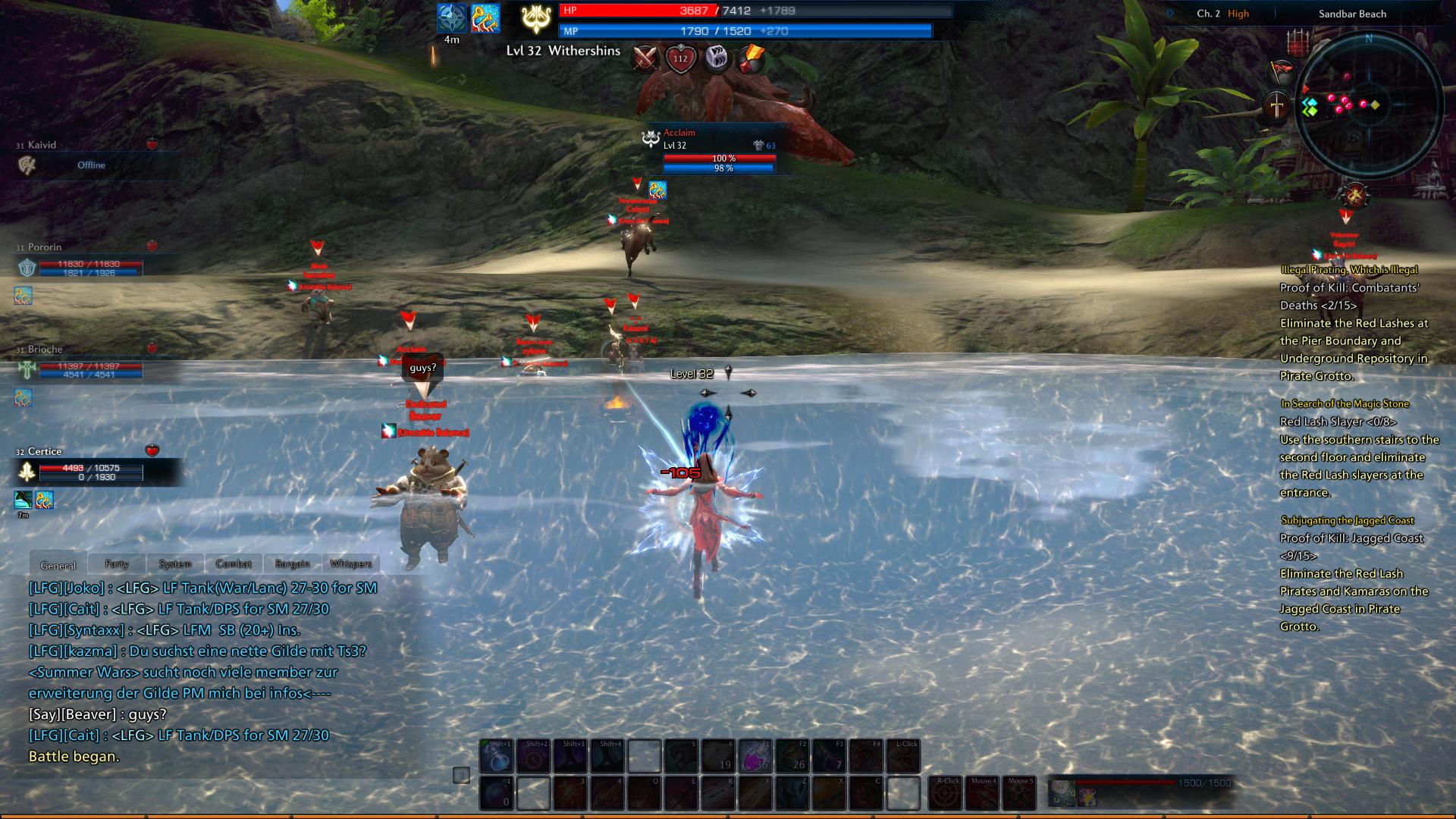Show the Bargain chat tab
Screen dimensions: 1456x819
click(x=292, y=563)
